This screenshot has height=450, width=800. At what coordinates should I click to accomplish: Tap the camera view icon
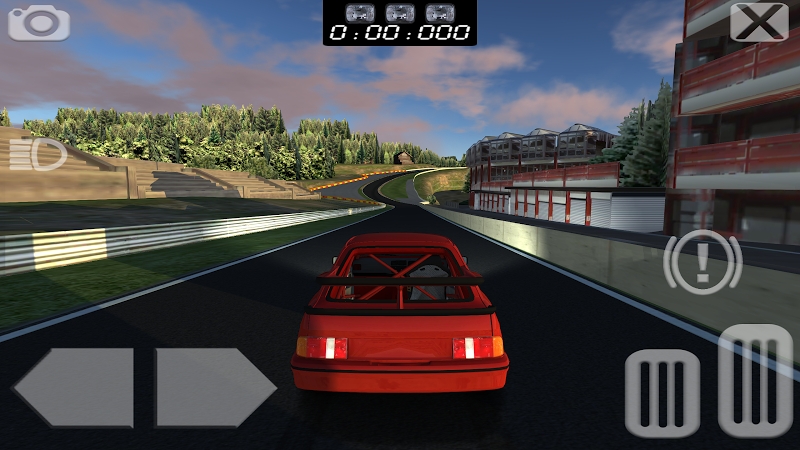(x=39, y=22)
